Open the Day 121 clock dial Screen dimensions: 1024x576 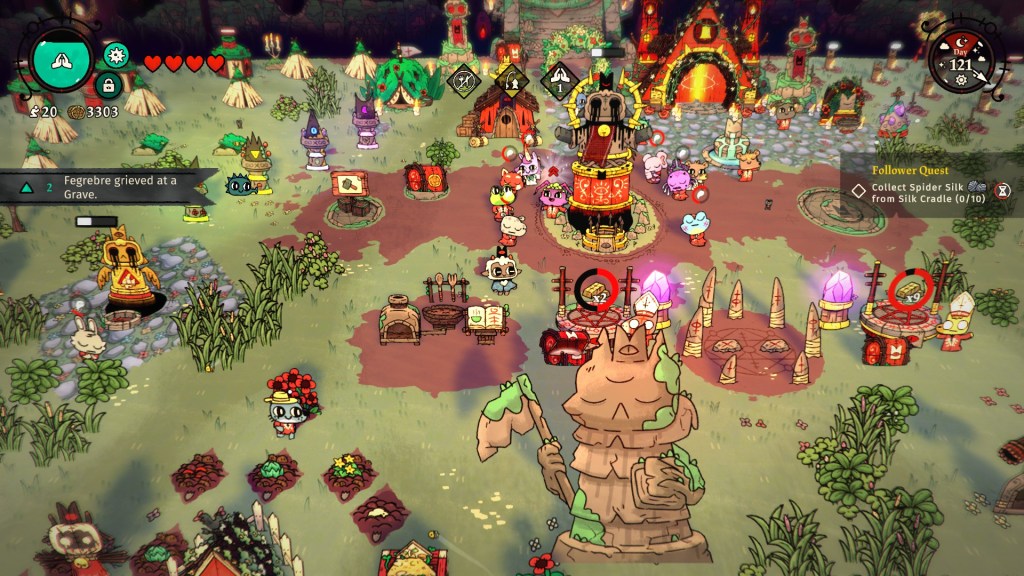(x=960, y=61)
